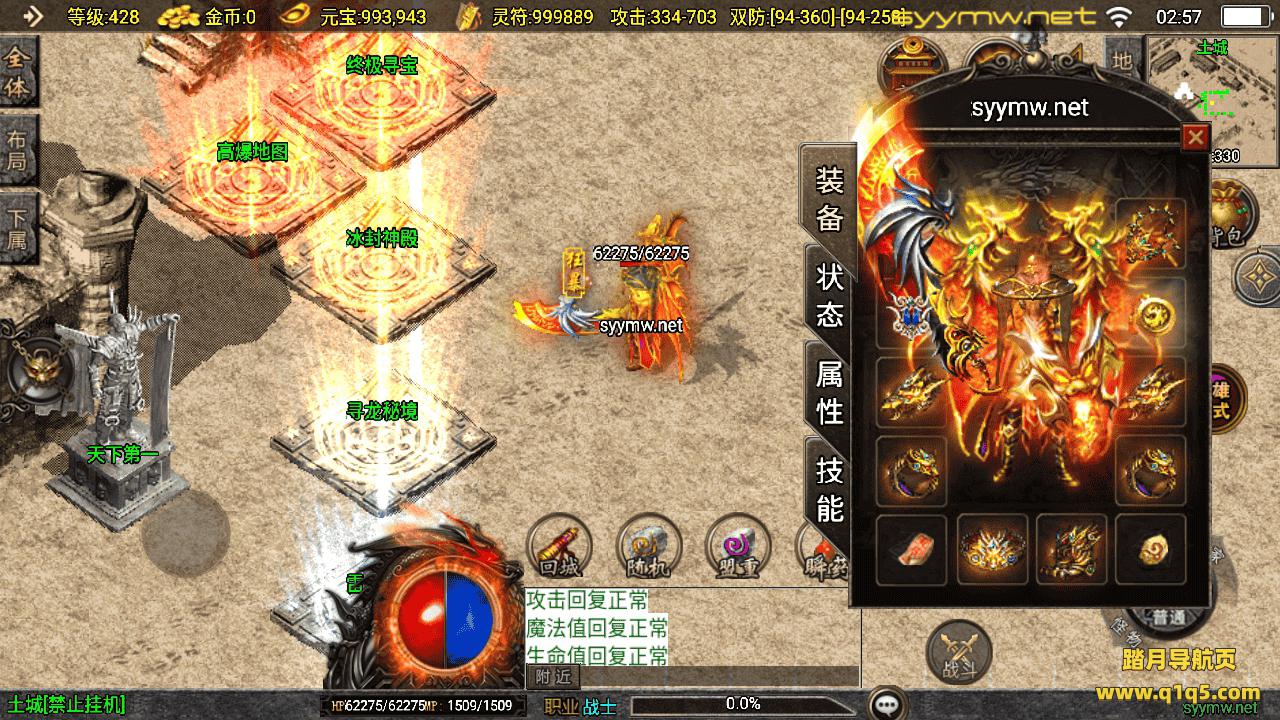Use the 盟重 teleport scroll
The height and width of the screenshot is (720, 1280).
point(737,548)
